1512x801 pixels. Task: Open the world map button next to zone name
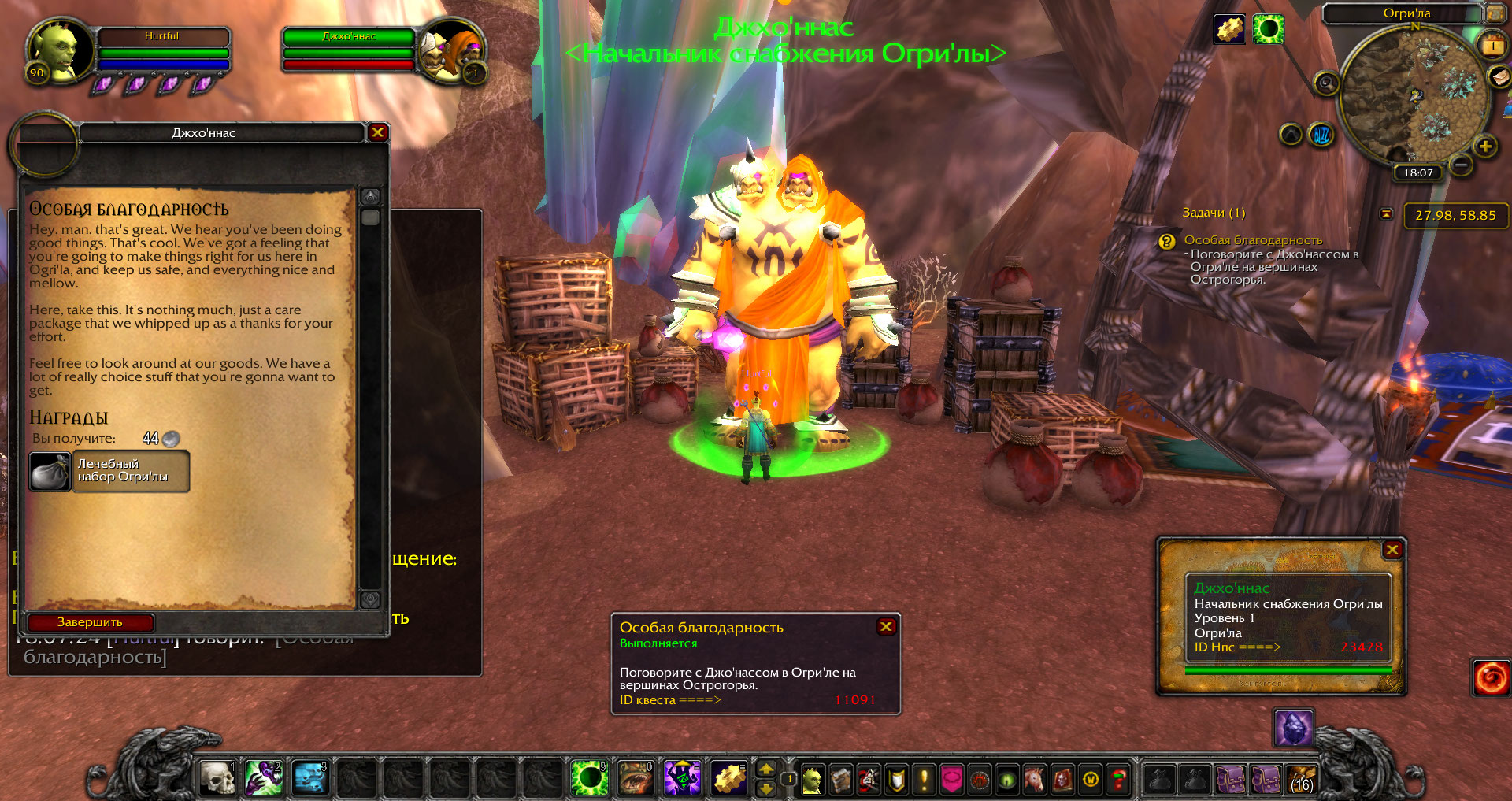click(x=1494, y=13)
